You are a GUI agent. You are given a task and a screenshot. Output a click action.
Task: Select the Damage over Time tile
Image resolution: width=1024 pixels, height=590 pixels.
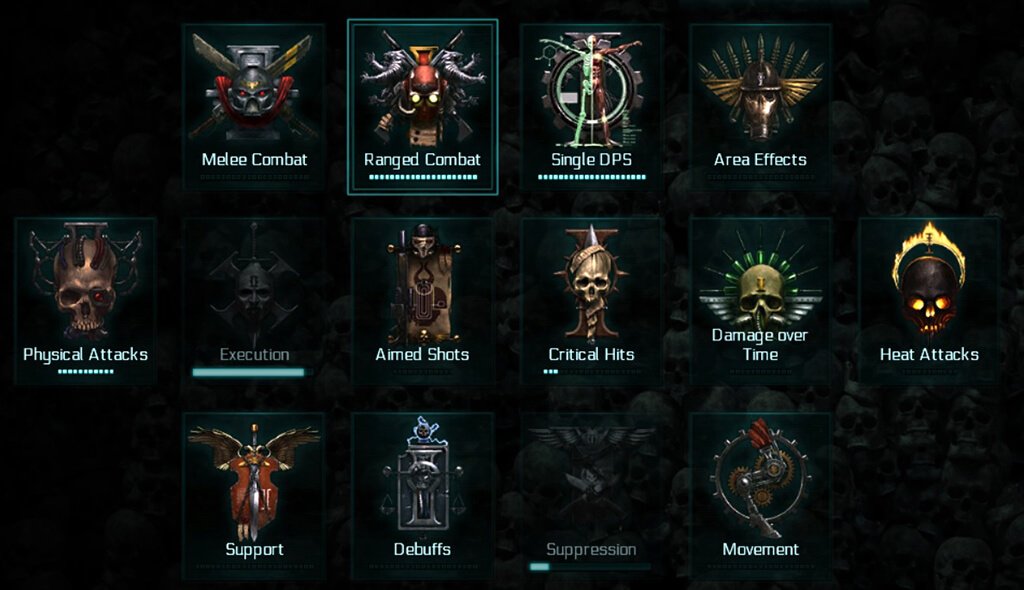point(760,300)
